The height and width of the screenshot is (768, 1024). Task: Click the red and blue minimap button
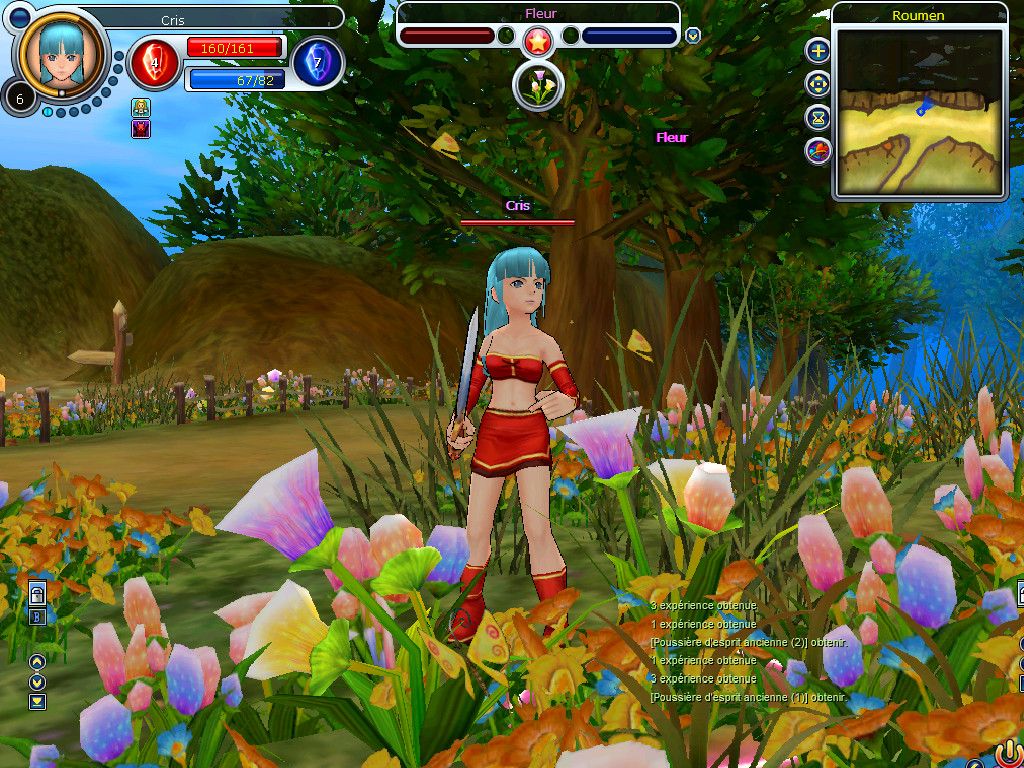818,151
